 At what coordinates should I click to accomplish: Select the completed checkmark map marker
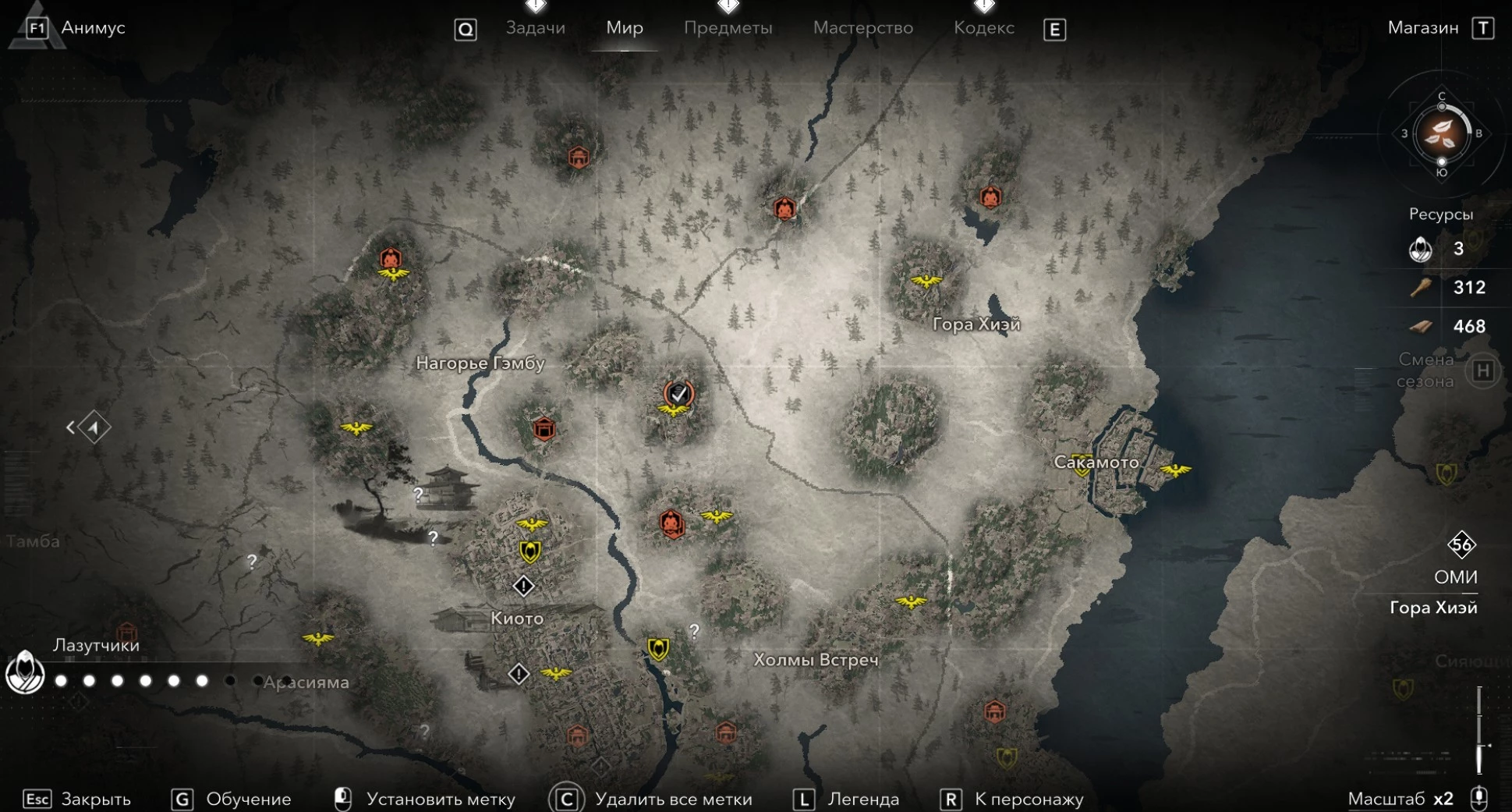coord(678,393)
